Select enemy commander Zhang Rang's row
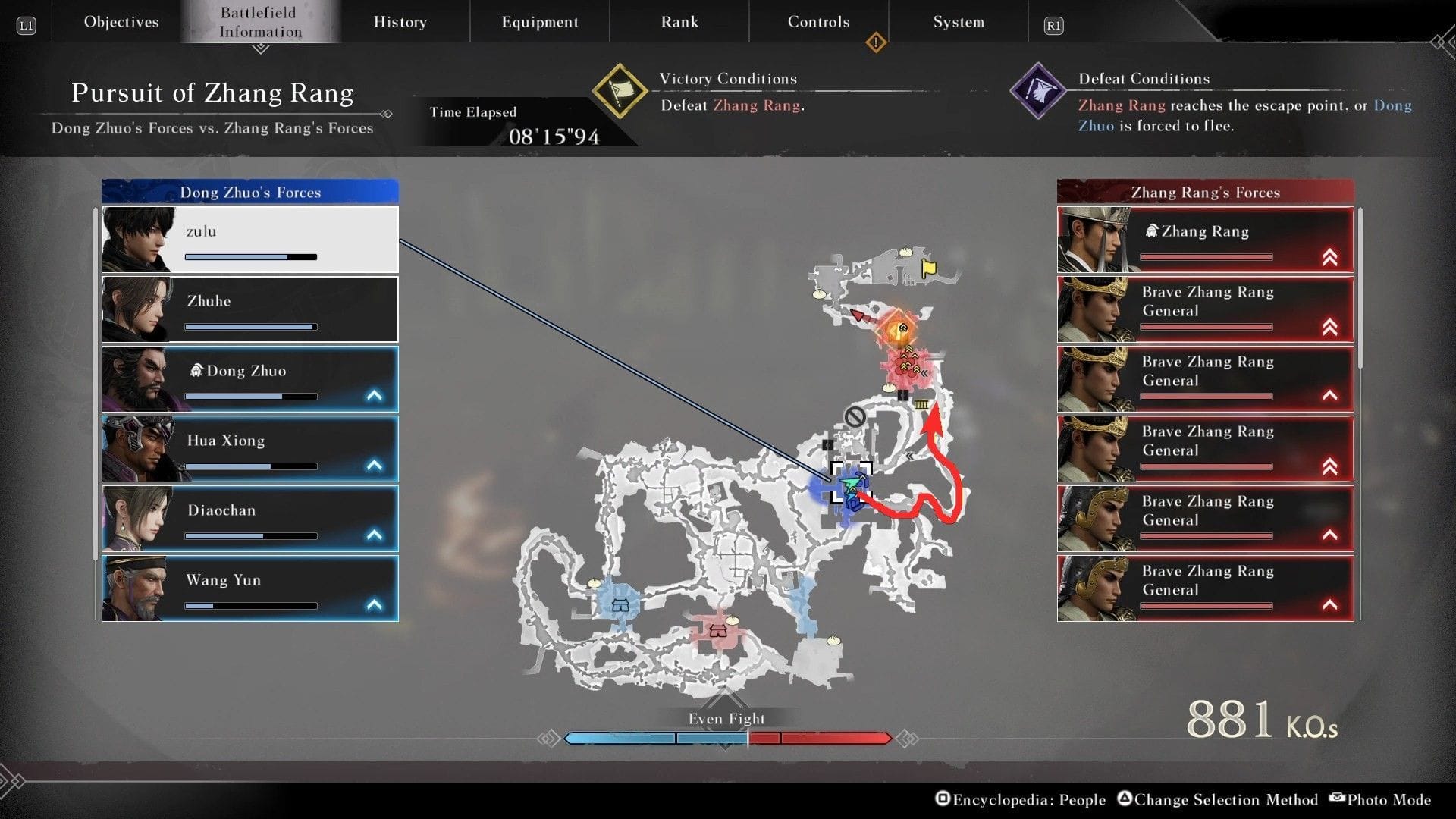Screen dimensions: 1456x819 coord(1205,240)
